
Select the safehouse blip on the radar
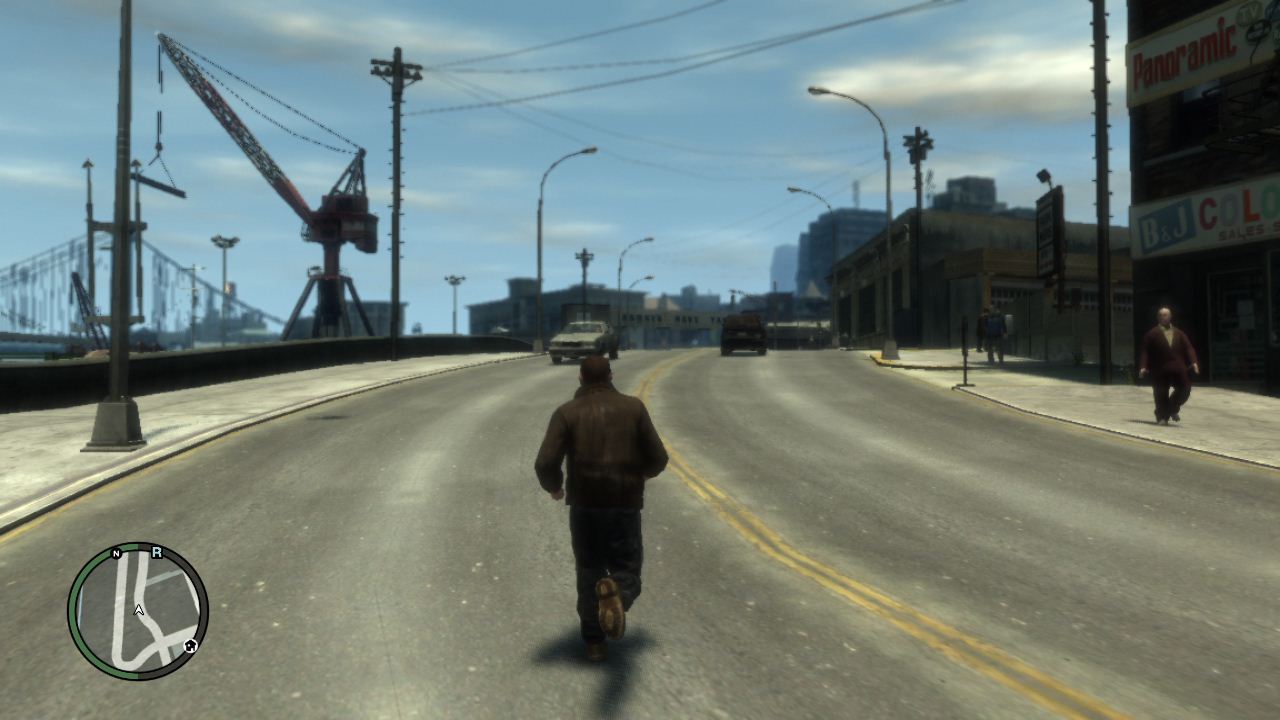pyautogui.click(x=190, y=646)
